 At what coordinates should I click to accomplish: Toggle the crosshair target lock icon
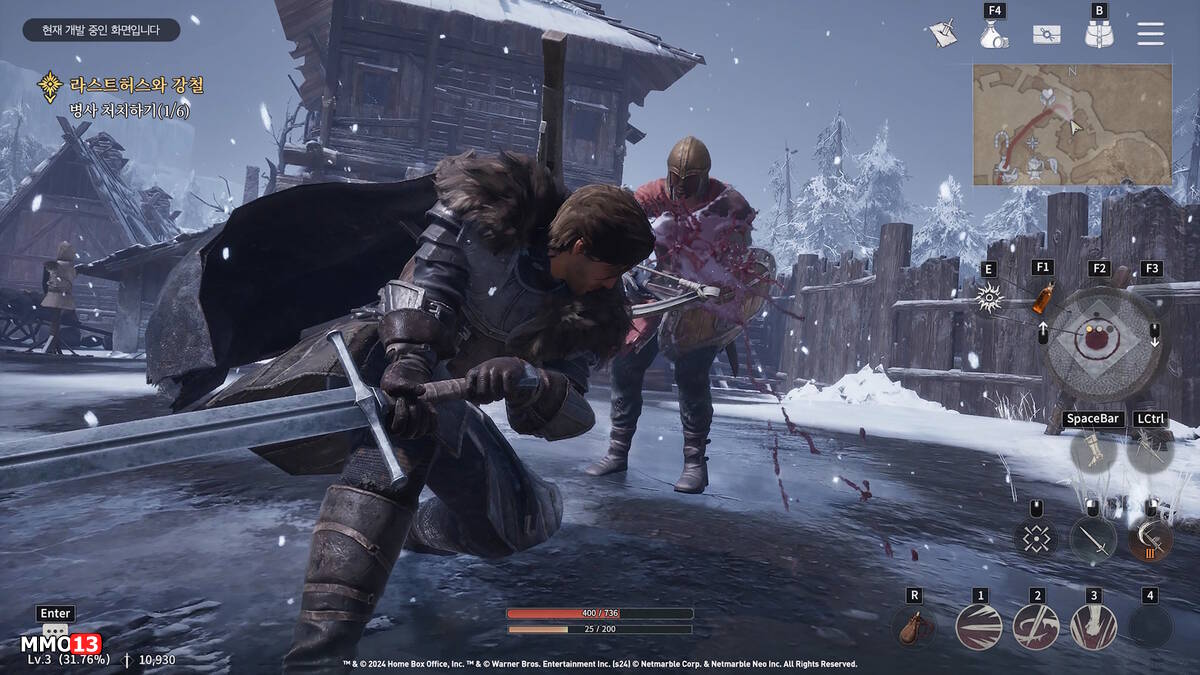coord(1036,539)
